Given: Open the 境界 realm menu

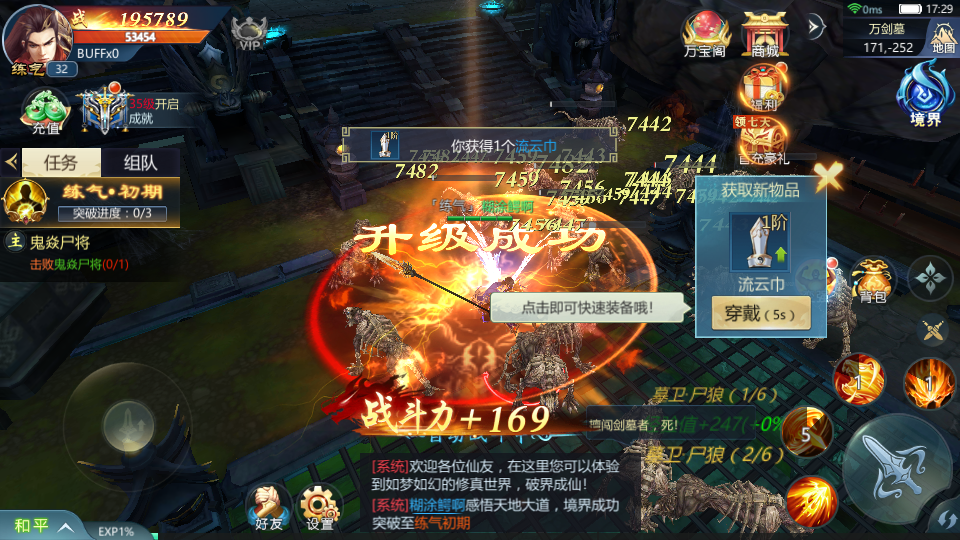Looking at the screenshot, I should [x=924, y=97].
